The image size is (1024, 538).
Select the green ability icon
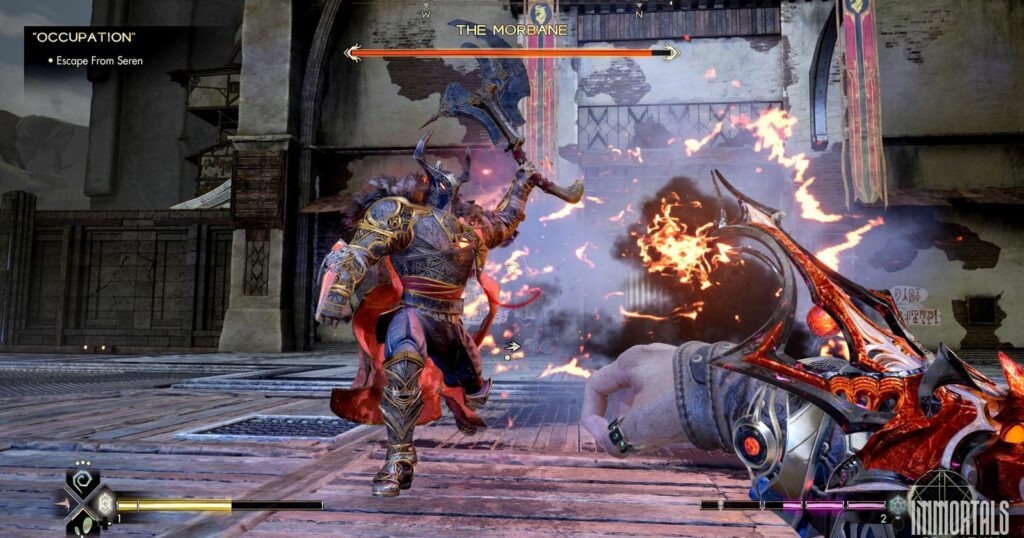pyautogui.click(x=86, y=521)
